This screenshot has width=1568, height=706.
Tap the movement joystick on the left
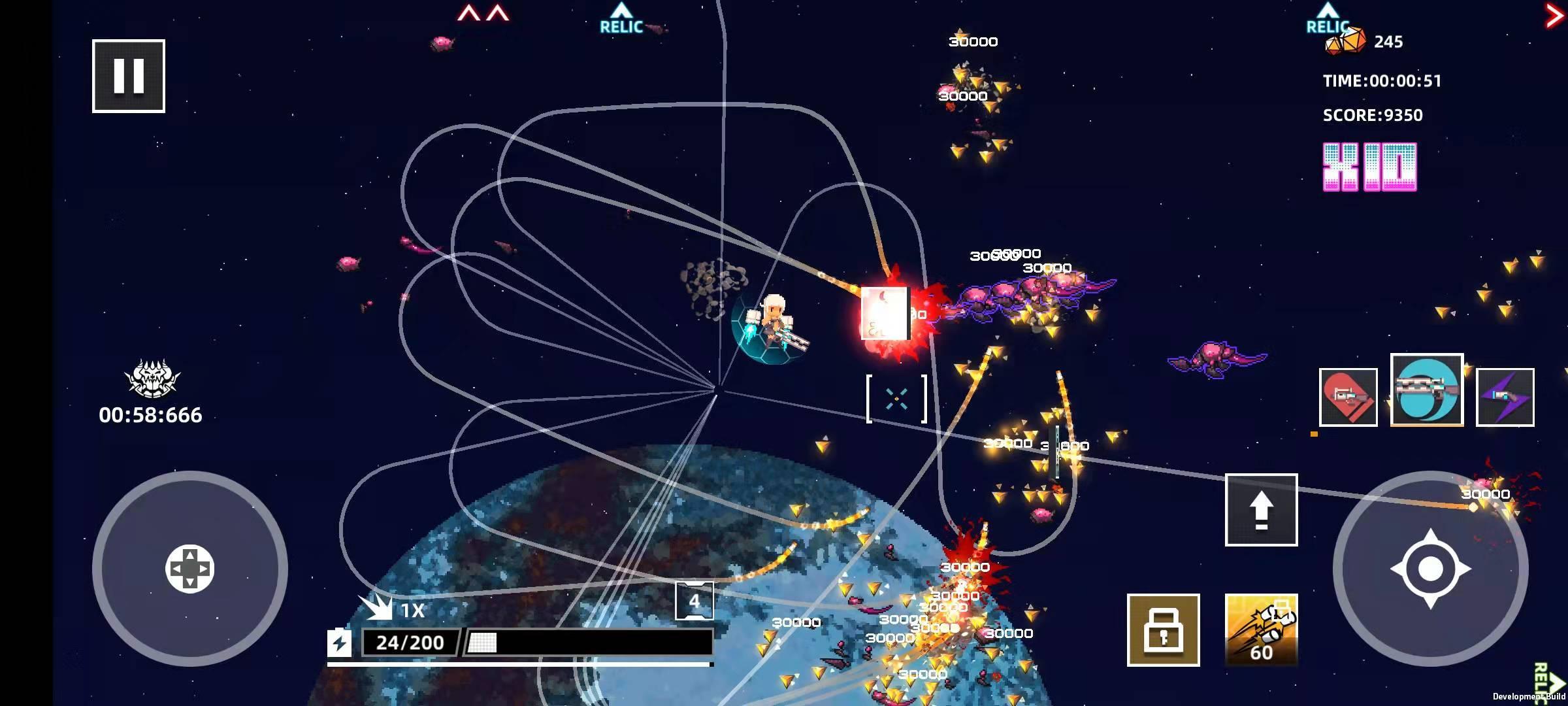coord(189,569)
